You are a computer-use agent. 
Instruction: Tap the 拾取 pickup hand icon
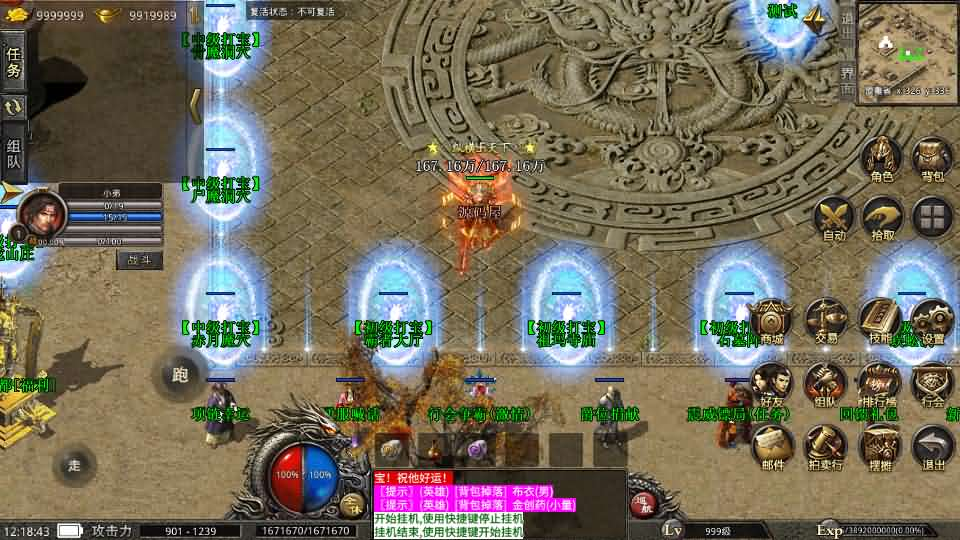point(882,217)
